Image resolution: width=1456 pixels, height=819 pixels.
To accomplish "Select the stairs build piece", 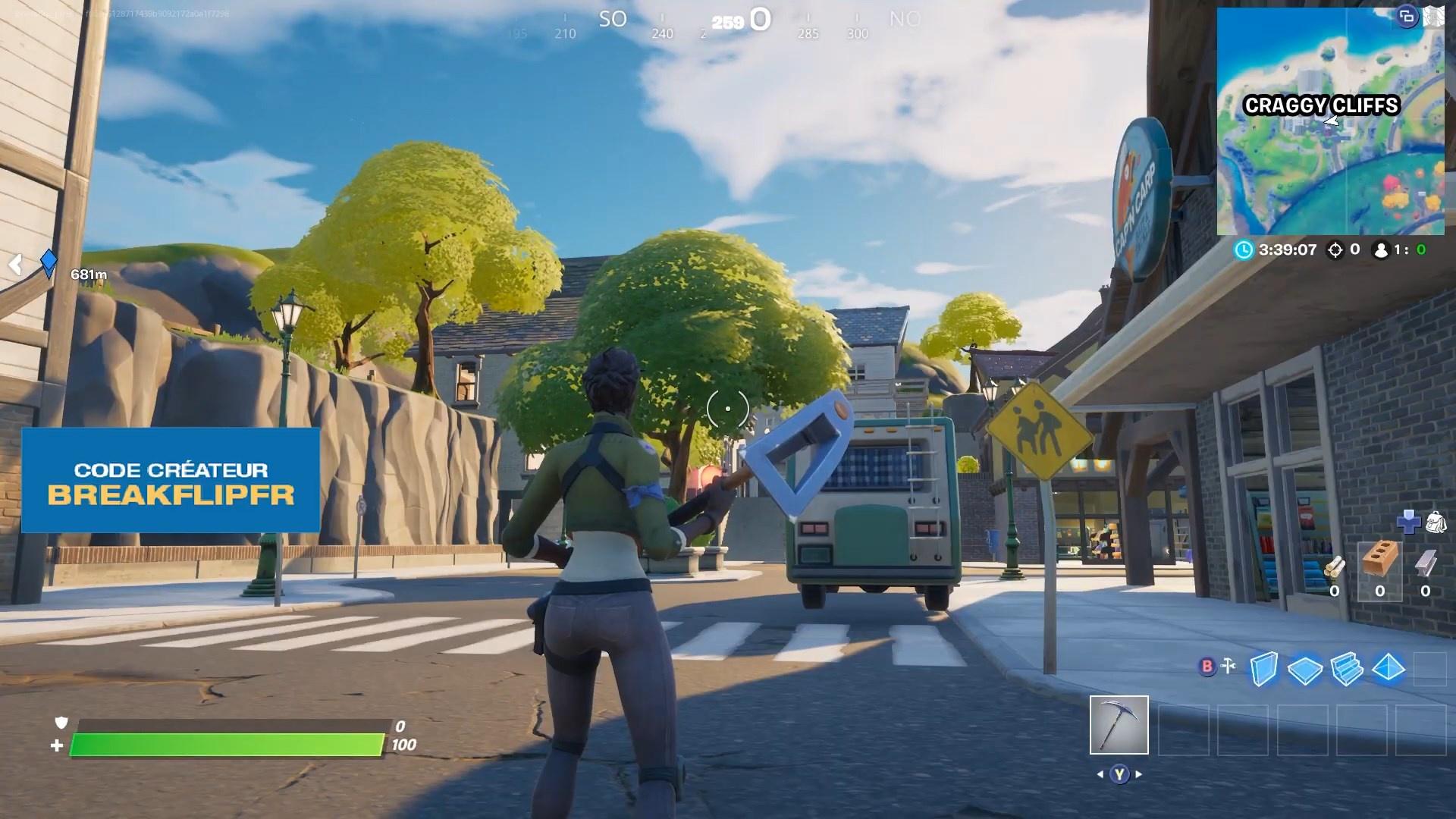I will [x=1347, y=669].
